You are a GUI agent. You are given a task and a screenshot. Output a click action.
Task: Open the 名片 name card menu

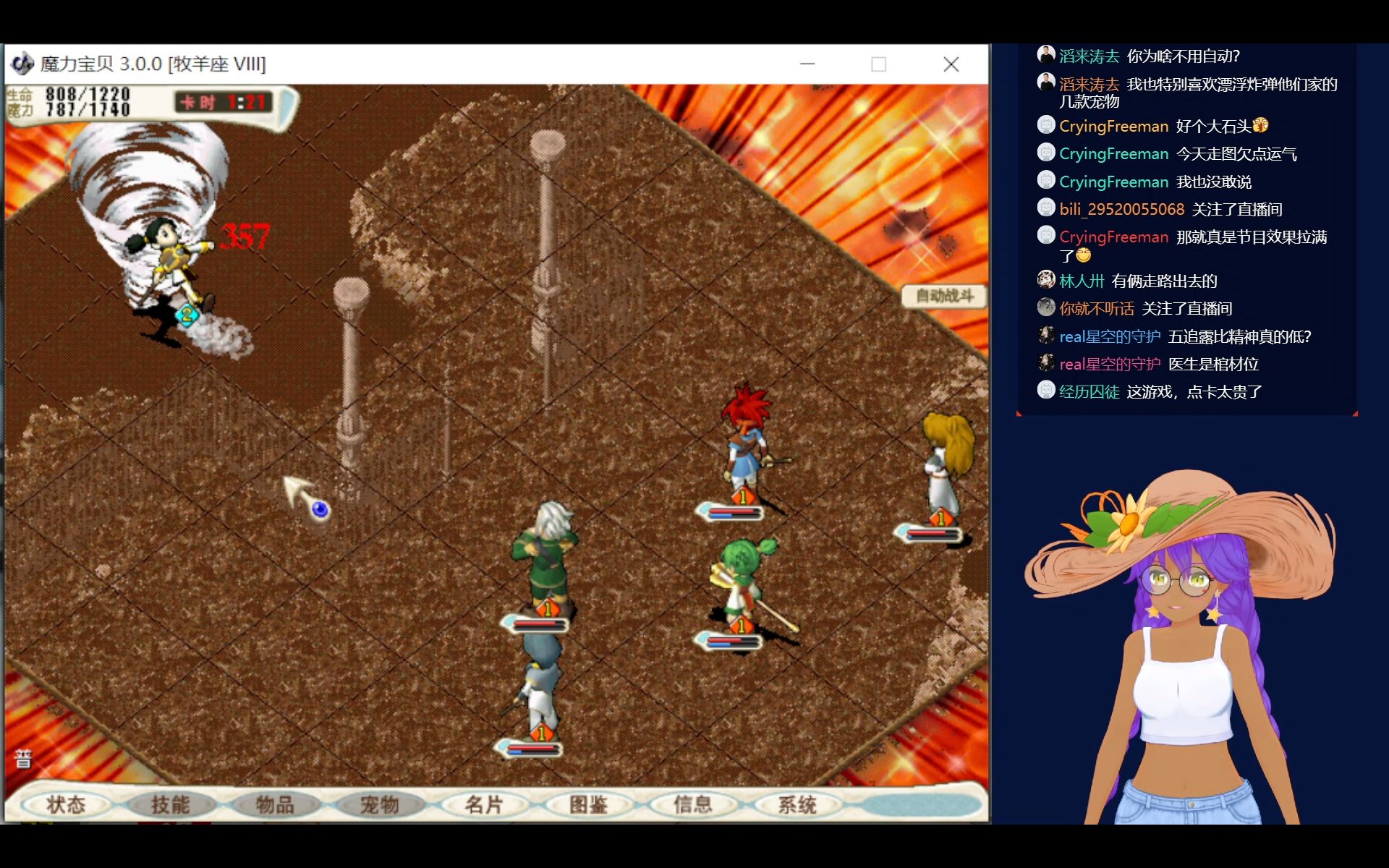484,804
